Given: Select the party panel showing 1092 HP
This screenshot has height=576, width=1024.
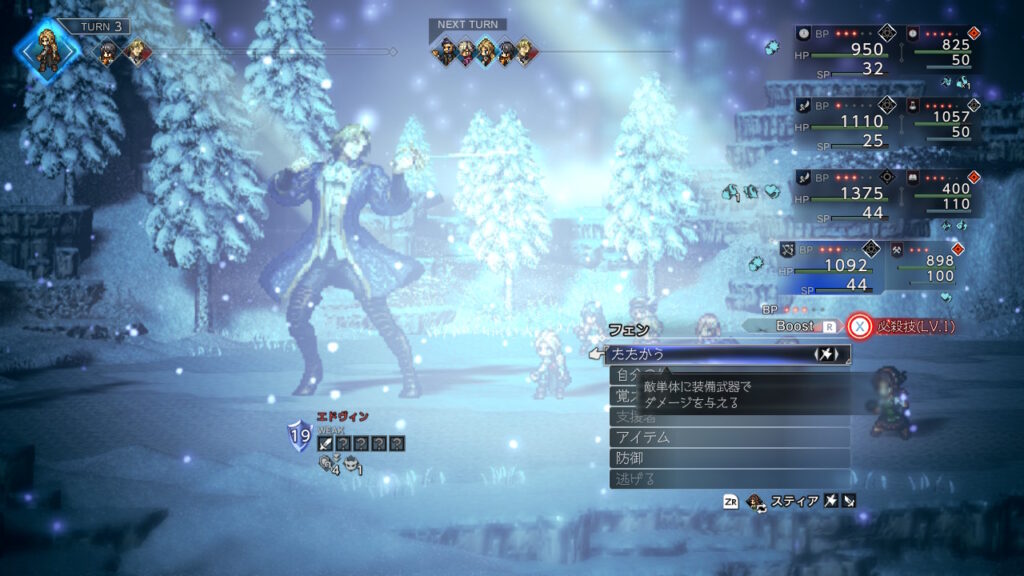Looking at the screenshot, I should [x=826, y=266].
